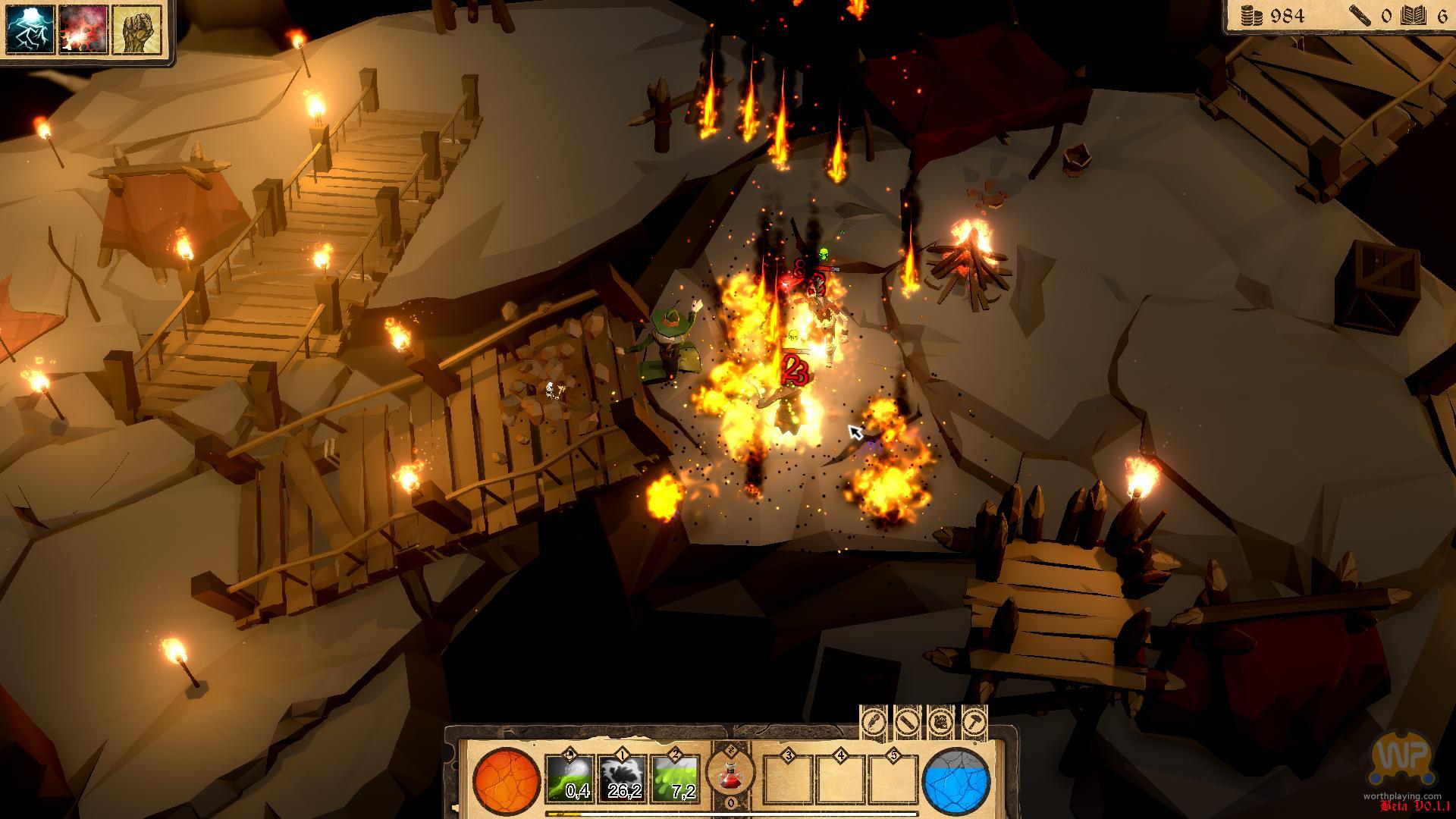Use the red health potion slot
This screenshot has height=819, width=1456.
coord(731,775)
